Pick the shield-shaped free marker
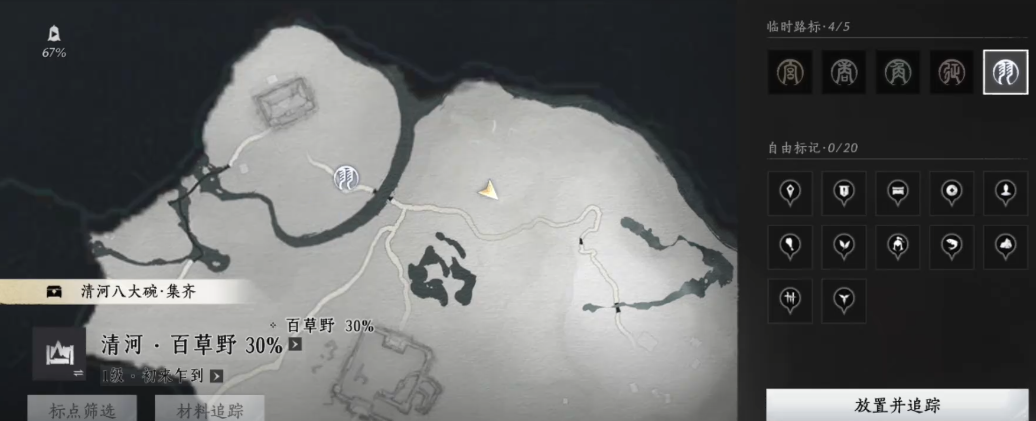Viewport: 1036px width, 421px height. [x=844, y=192]
